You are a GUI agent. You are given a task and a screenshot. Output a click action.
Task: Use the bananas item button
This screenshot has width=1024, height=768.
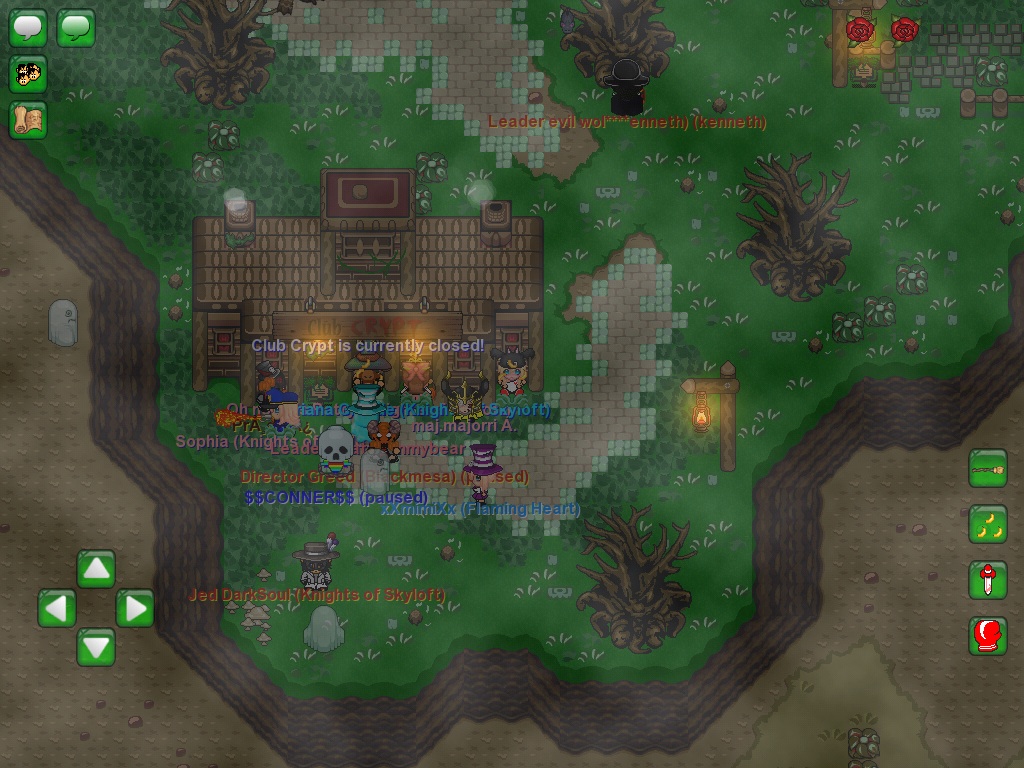tap(987, 525)
